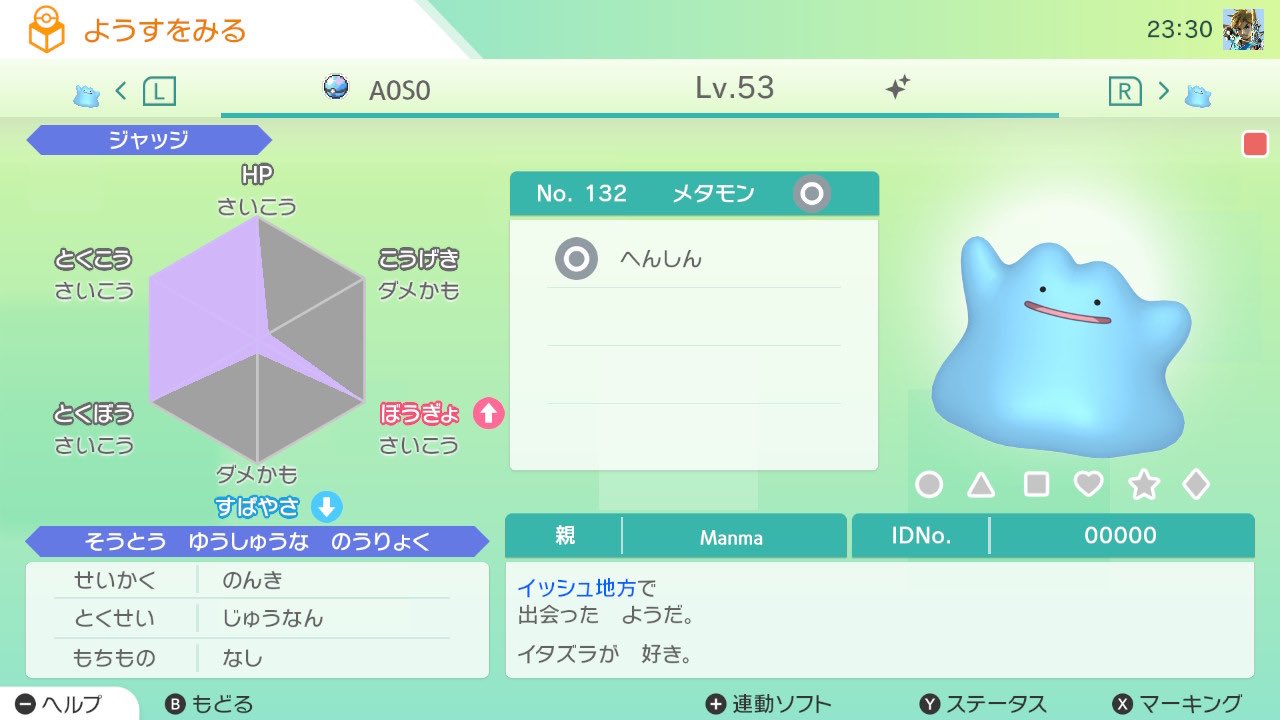The width and height of the screenshot is (1280, 720).
Task: Click the right chevron to view next Pokémon
Action: coord(1163,88)
